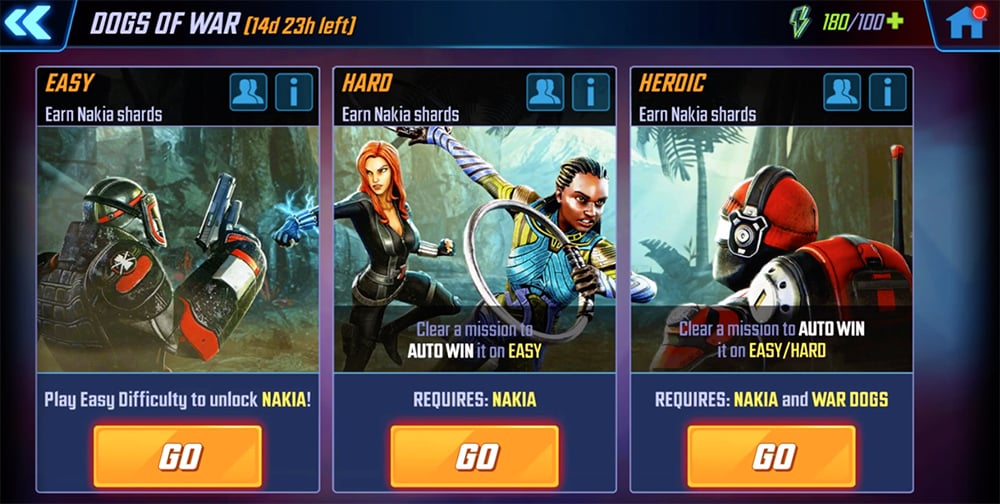Open the Heroic campaign info button
The width and height of the screenshot is (1000, 504).
pyautogui.click(x=888, y=92)
